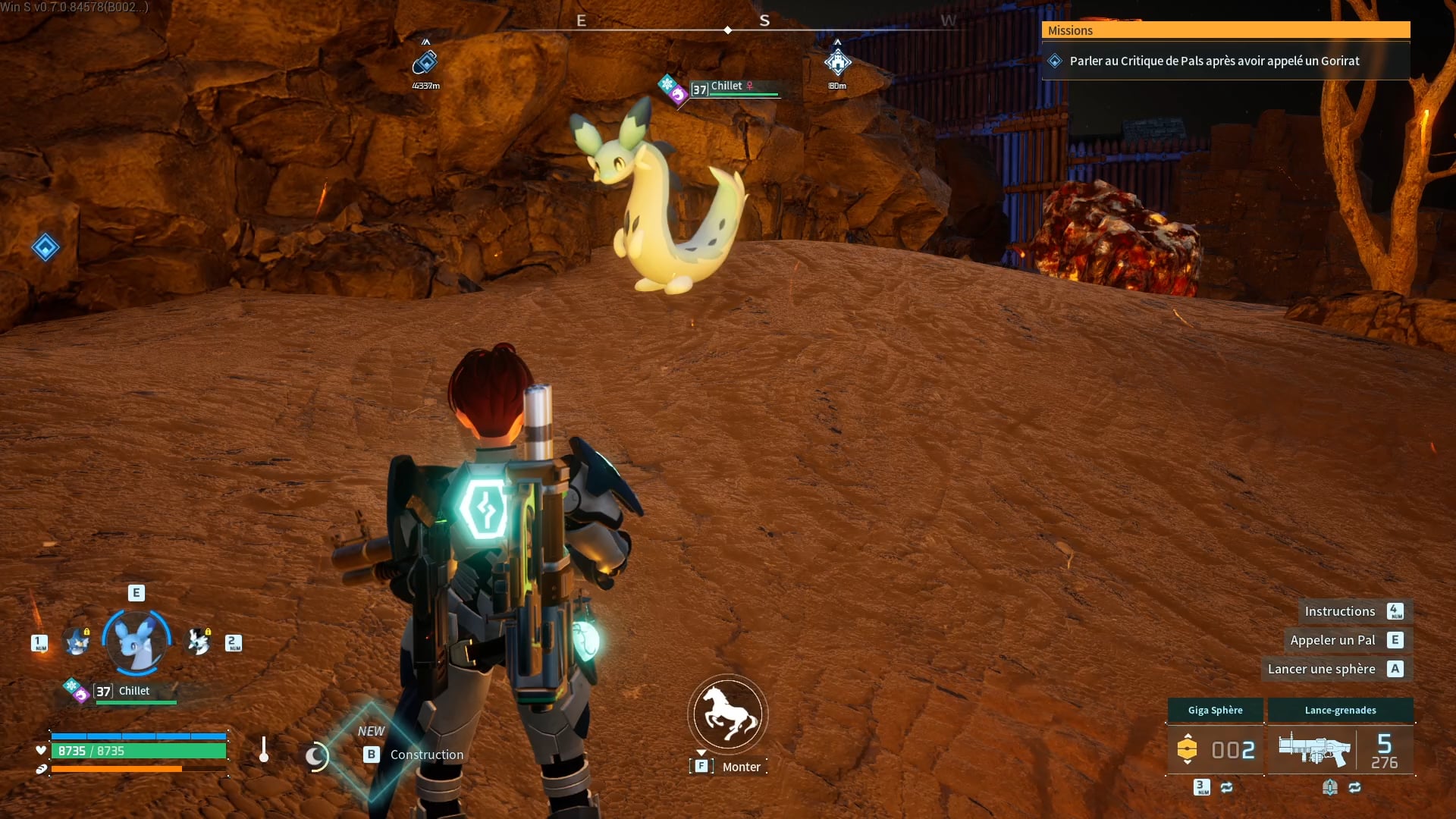Click the Appeler un Pal option
Image resolution: width=1456 pixels, height=819 pixels.
[x=1332, y=640]
